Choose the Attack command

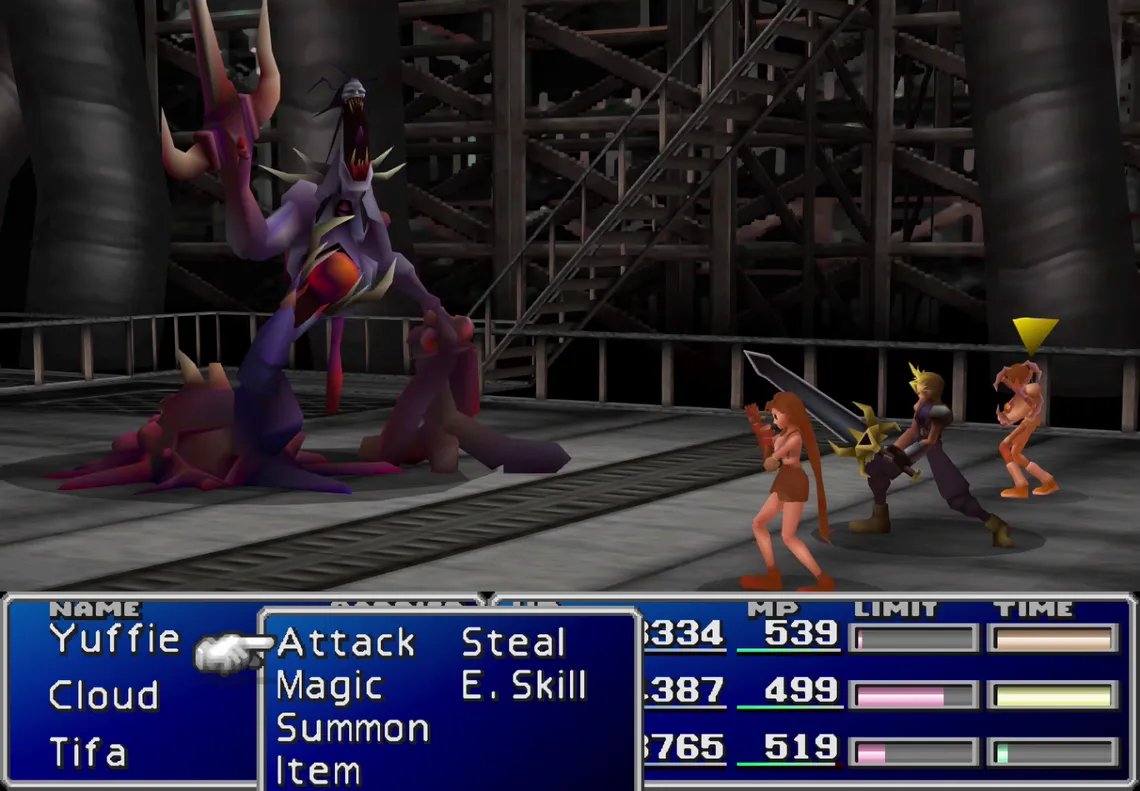(345, 642)
